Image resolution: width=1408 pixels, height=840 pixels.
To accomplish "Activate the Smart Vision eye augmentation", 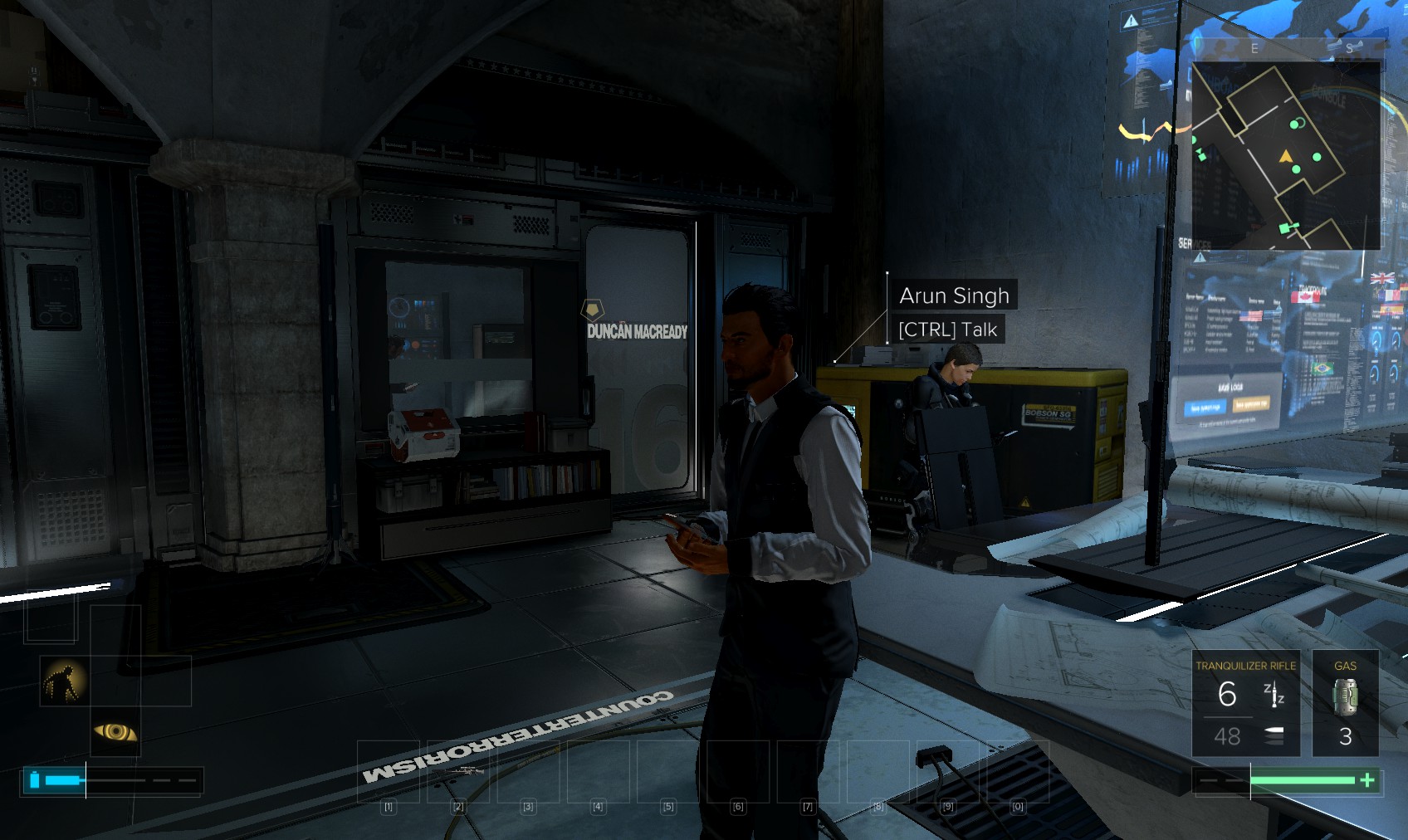I will 115,731.
